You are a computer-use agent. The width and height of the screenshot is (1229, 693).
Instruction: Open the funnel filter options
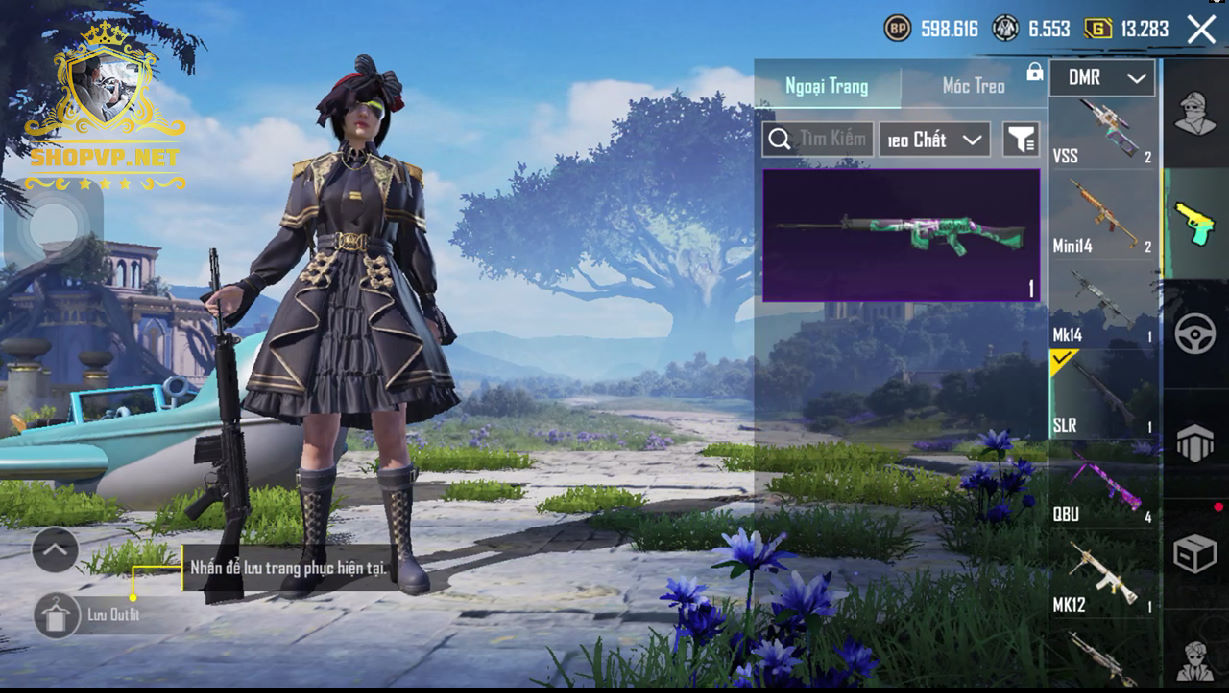point(1021,140)
